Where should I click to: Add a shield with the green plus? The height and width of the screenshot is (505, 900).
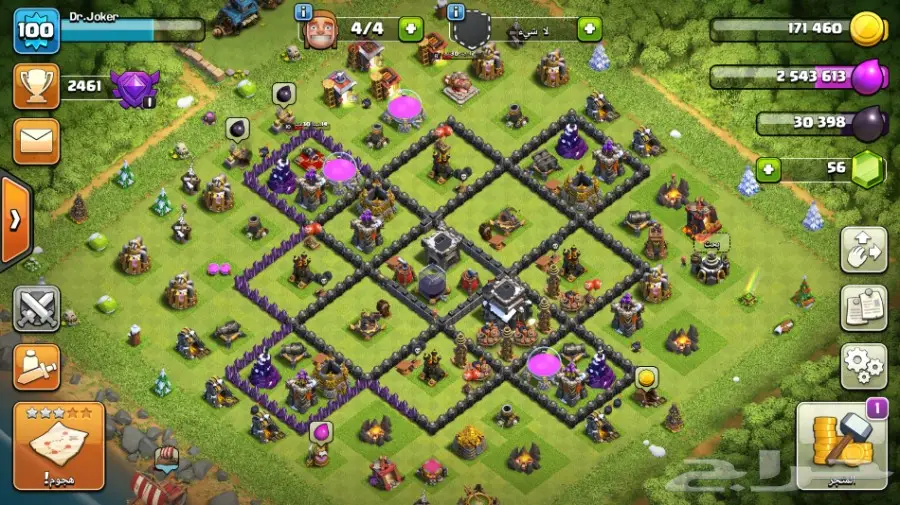pyautogui.click(x=589, y=28)
